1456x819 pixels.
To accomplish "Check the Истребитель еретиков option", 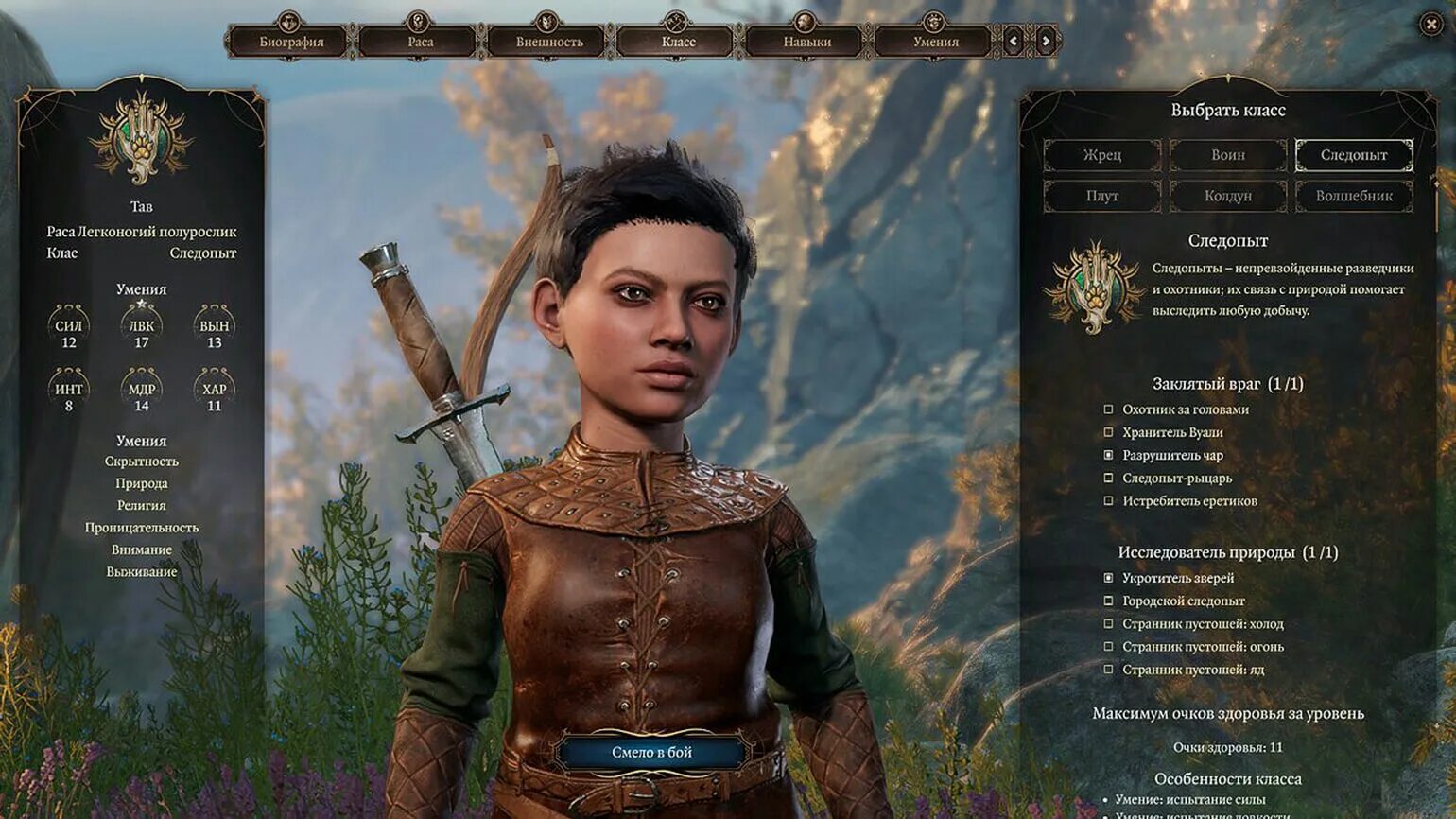I will [x=1109, y=501].
